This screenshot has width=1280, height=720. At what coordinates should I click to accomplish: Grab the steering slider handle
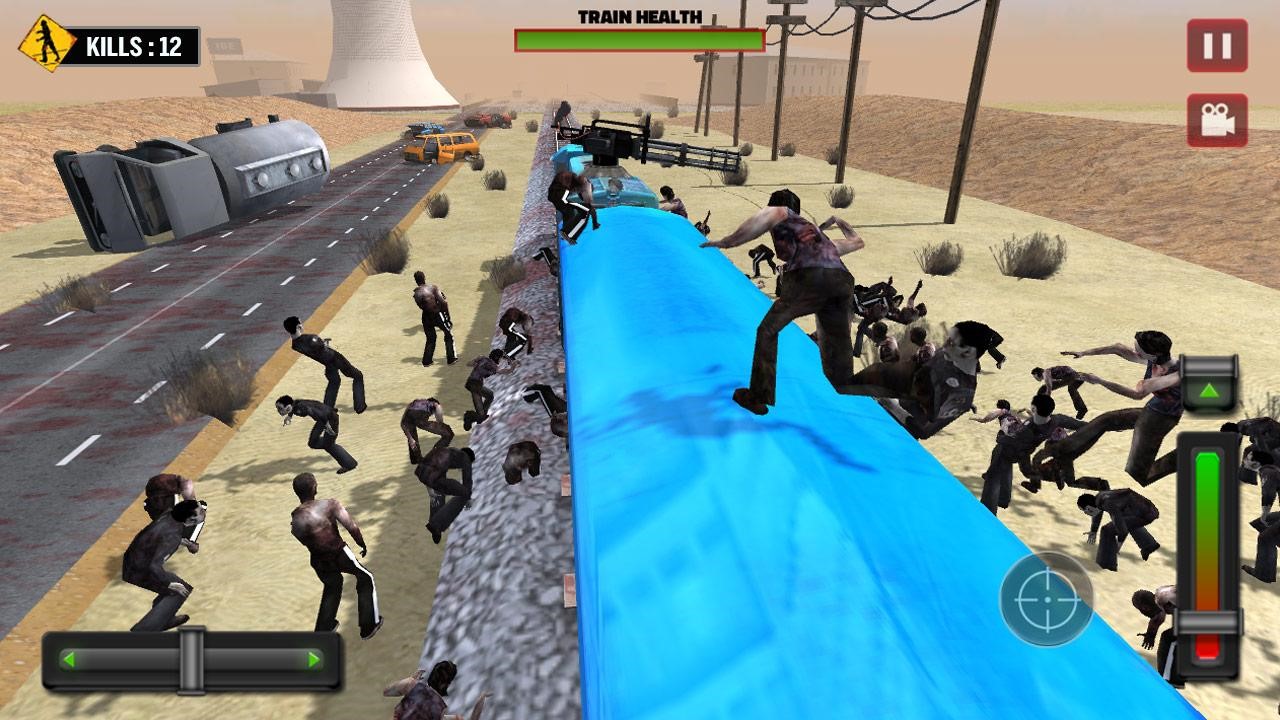click(x=190, y=659)
